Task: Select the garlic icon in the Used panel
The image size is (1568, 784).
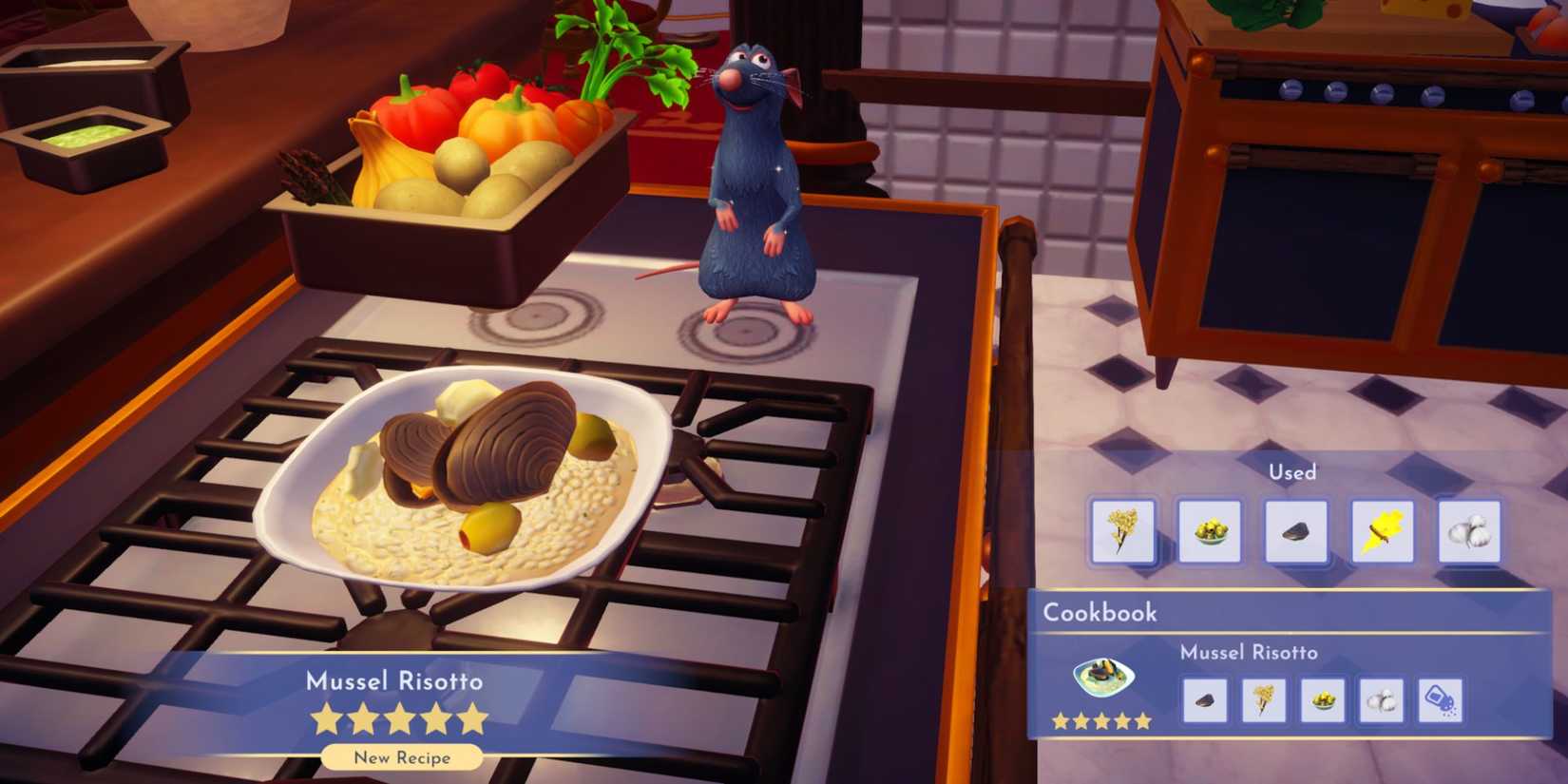Action: pyautogui.click(x=1469, y=530)
